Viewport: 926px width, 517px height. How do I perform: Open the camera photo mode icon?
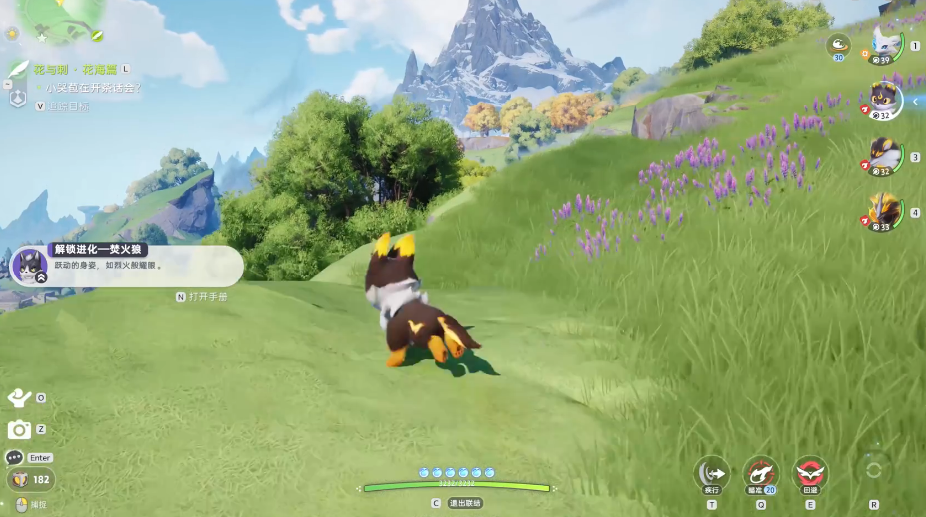click(19, 430)
